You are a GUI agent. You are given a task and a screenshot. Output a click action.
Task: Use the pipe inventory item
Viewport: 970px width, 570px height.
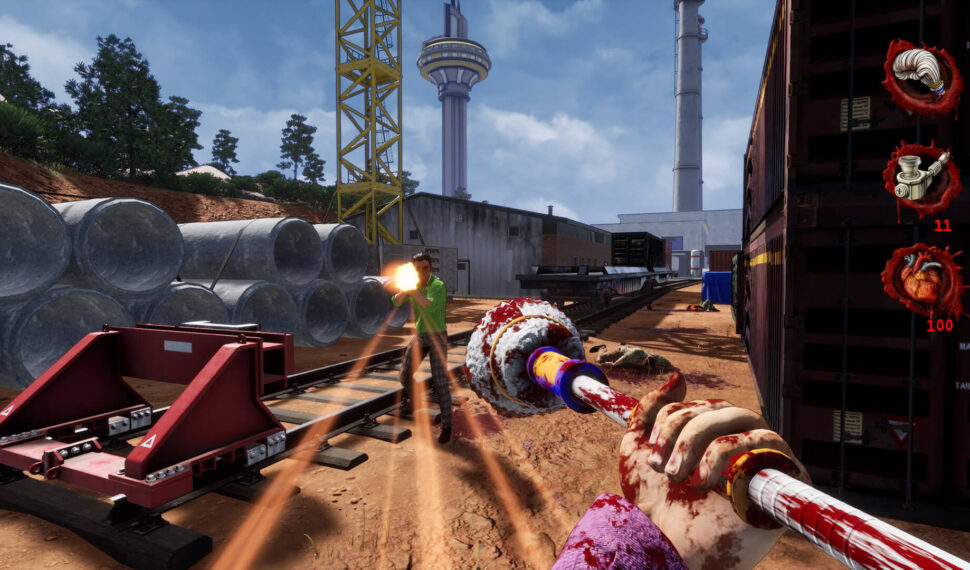[921, 179]
